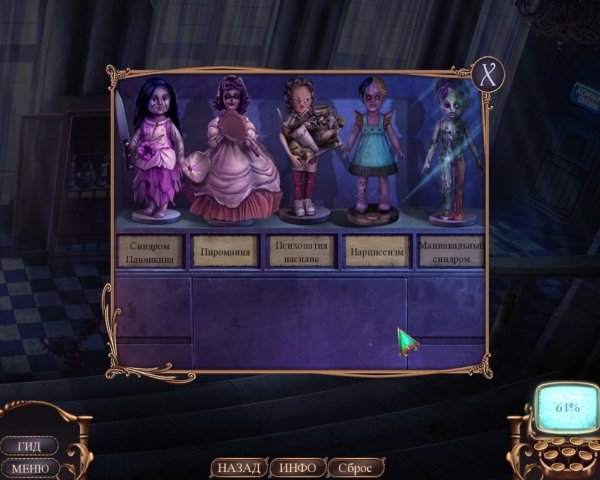Open the МЕНЮ button
This screenshot has height=480, width=600.
coord(28,467)
